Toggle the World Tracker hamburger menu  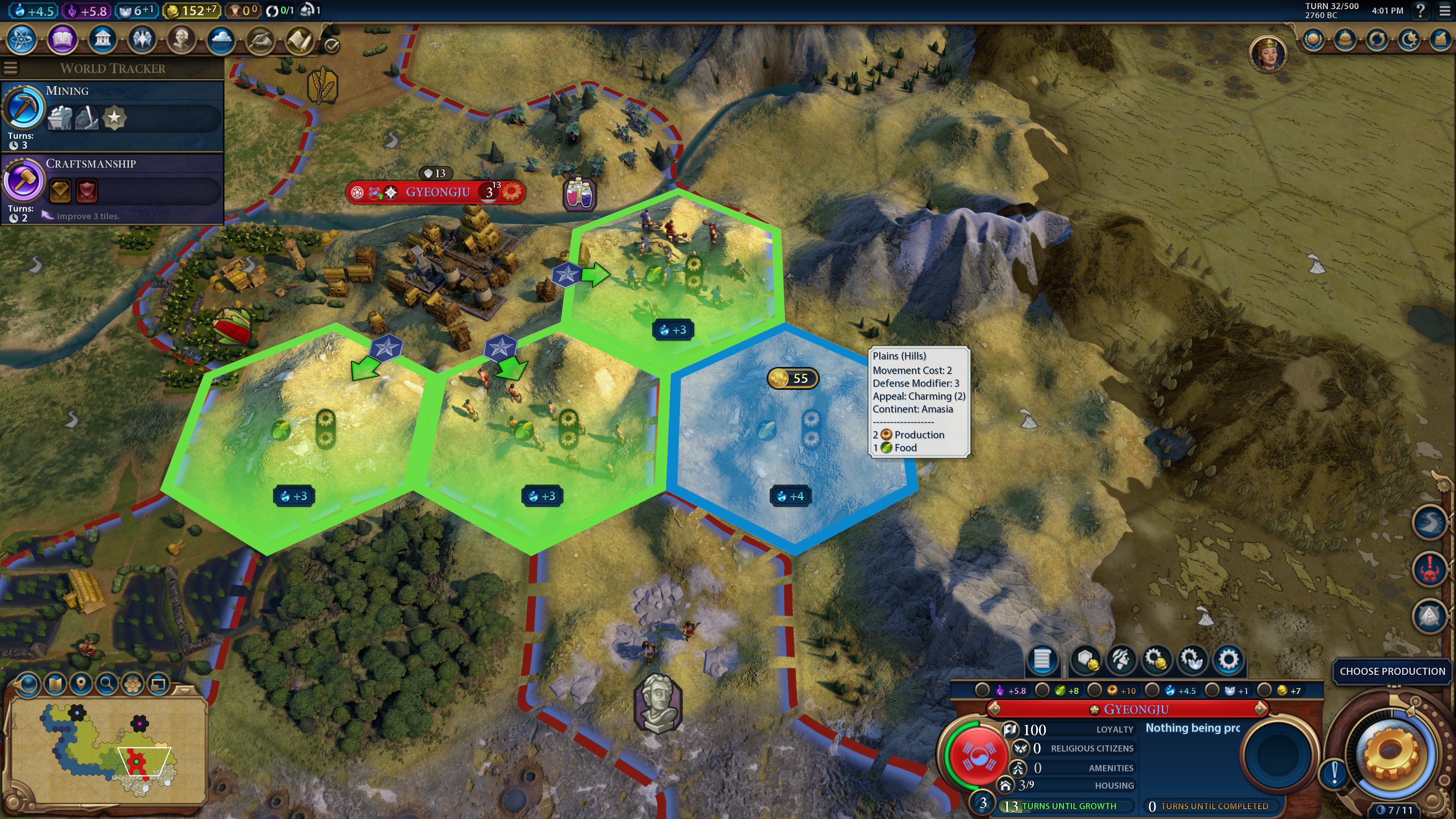tap(10, 68)
